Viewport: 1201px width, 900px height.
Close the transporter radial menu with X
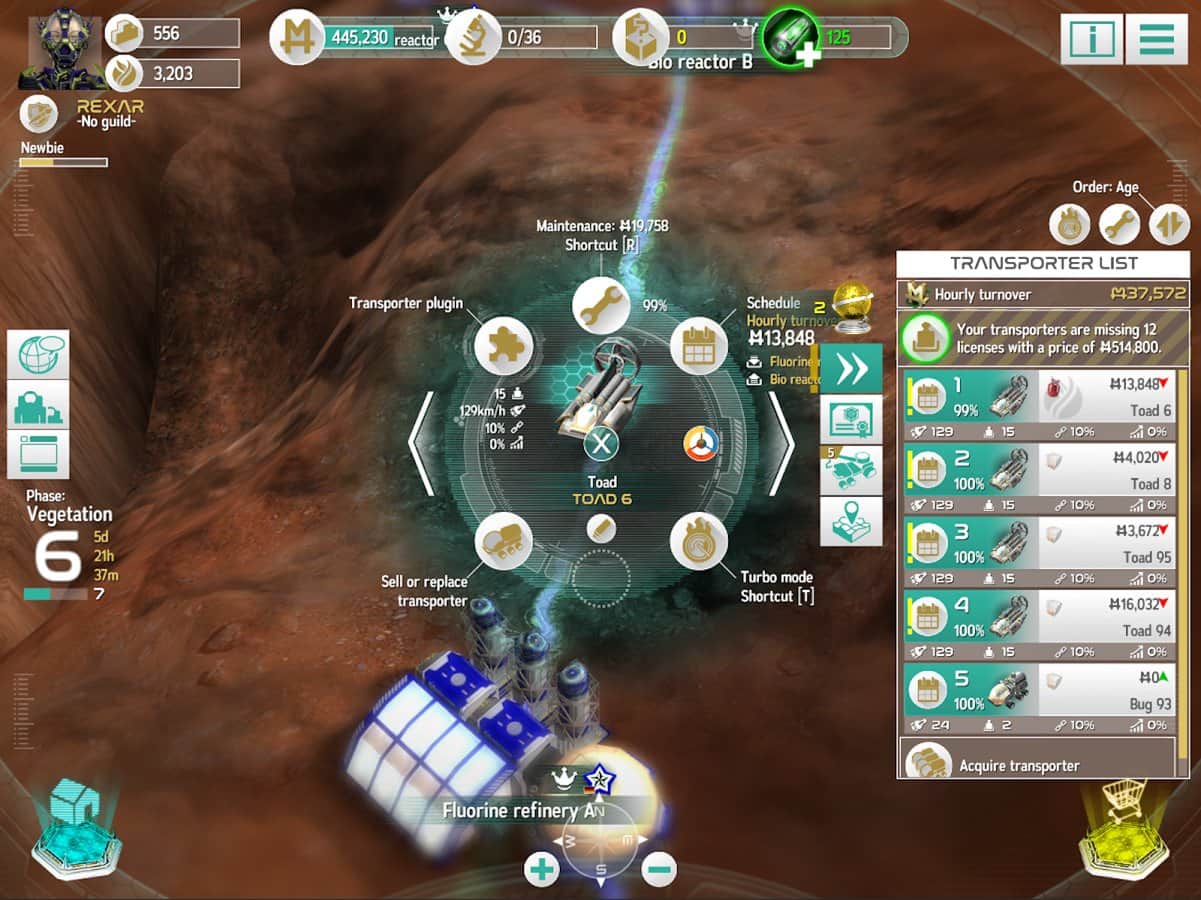click(x=601, y=442)
